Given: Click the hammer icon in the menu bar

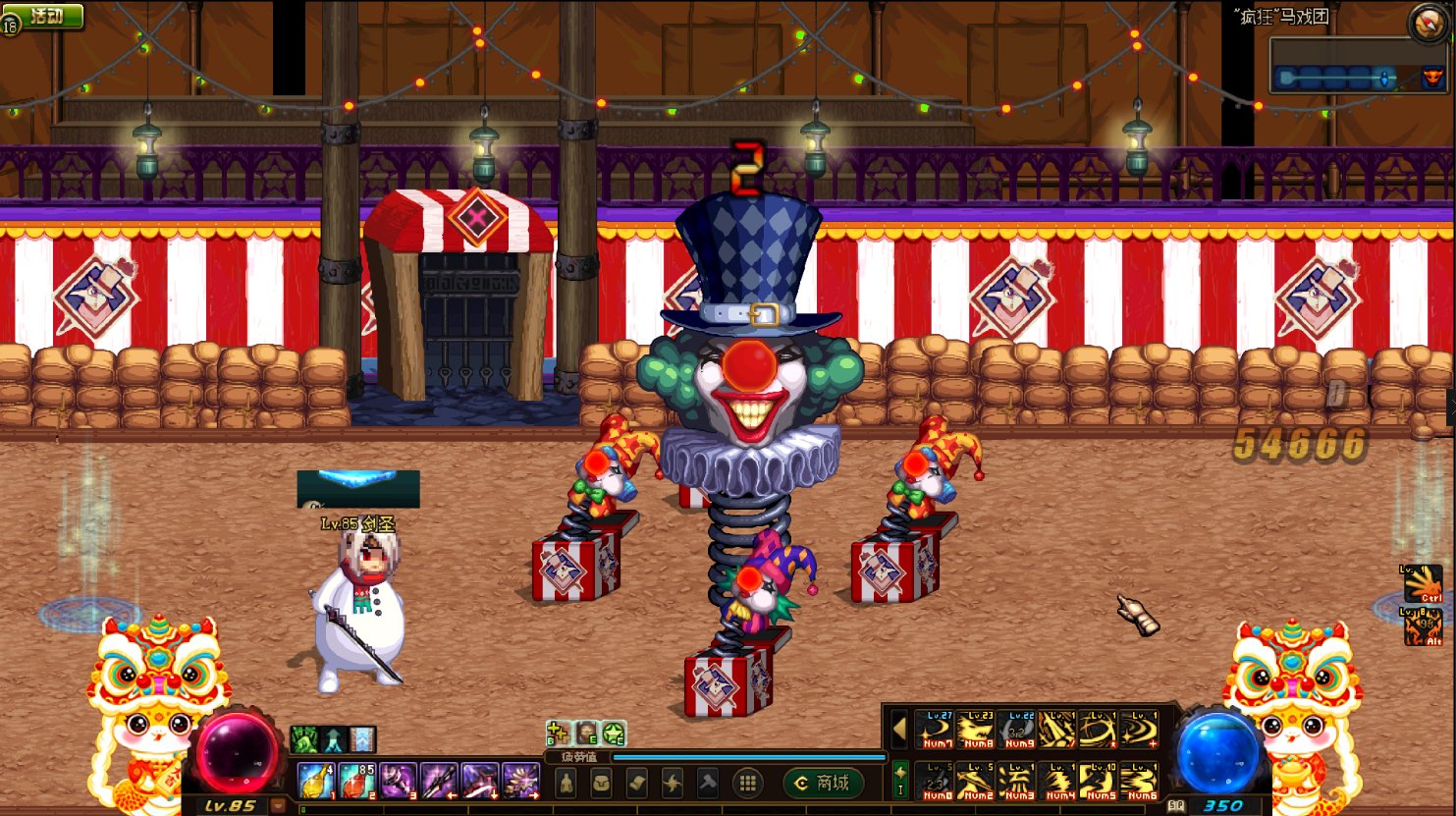Looking at the screenshot, I should tap(708, 783).
